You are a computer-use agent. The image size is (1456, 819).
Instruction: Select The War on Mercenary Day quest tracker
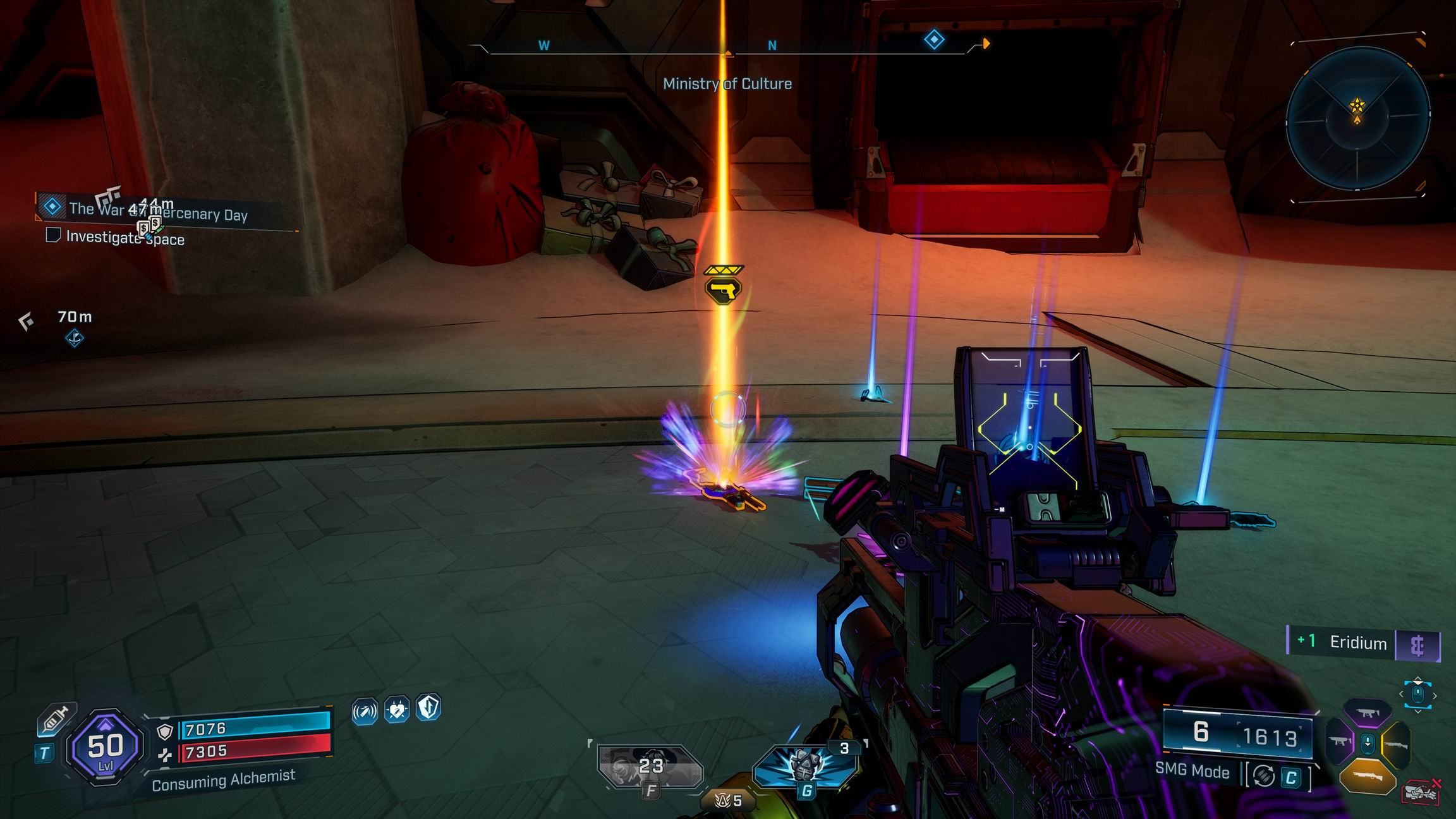point(158,210)
